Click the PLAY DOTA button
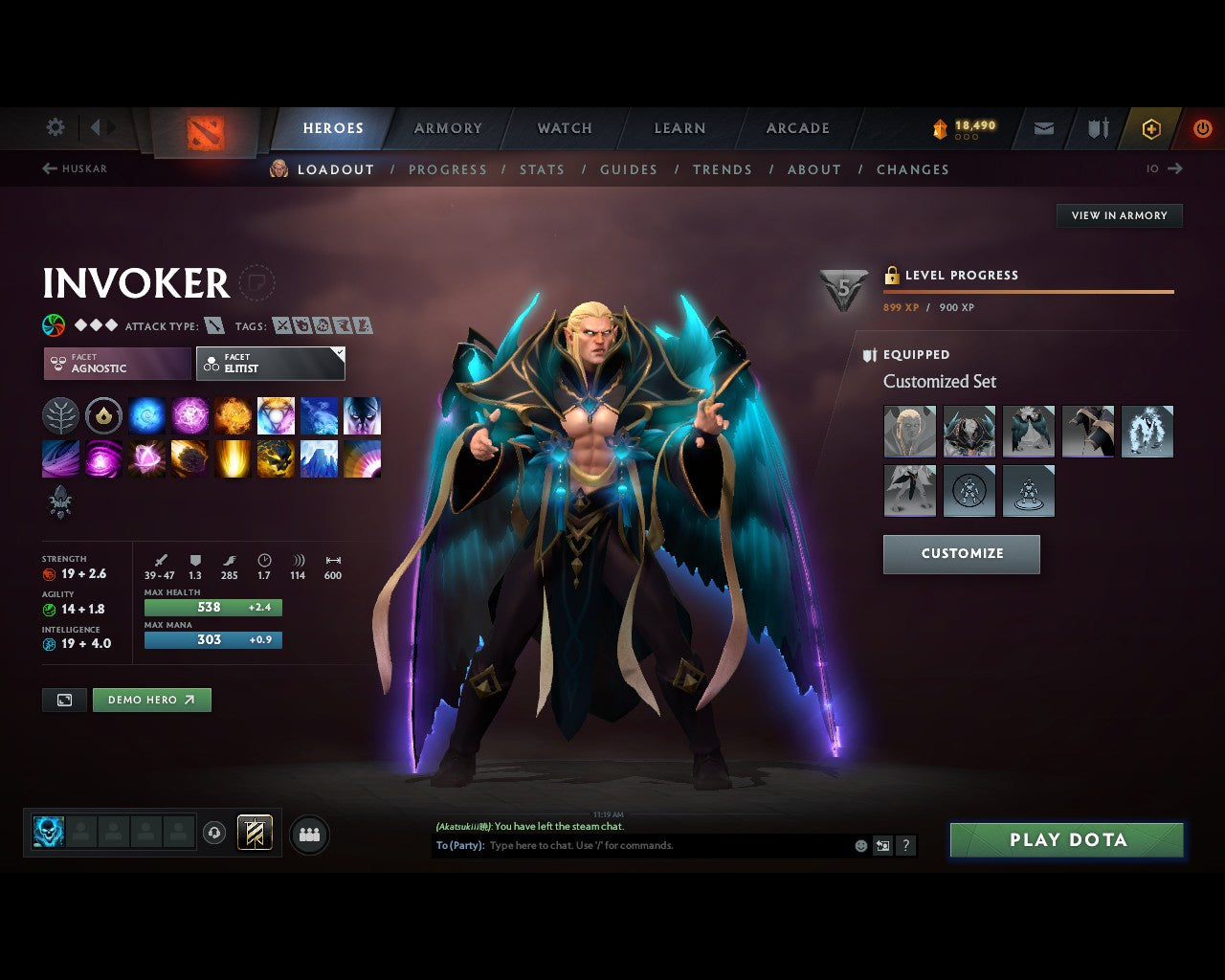1225x980 pixels. pos(1066,839)
